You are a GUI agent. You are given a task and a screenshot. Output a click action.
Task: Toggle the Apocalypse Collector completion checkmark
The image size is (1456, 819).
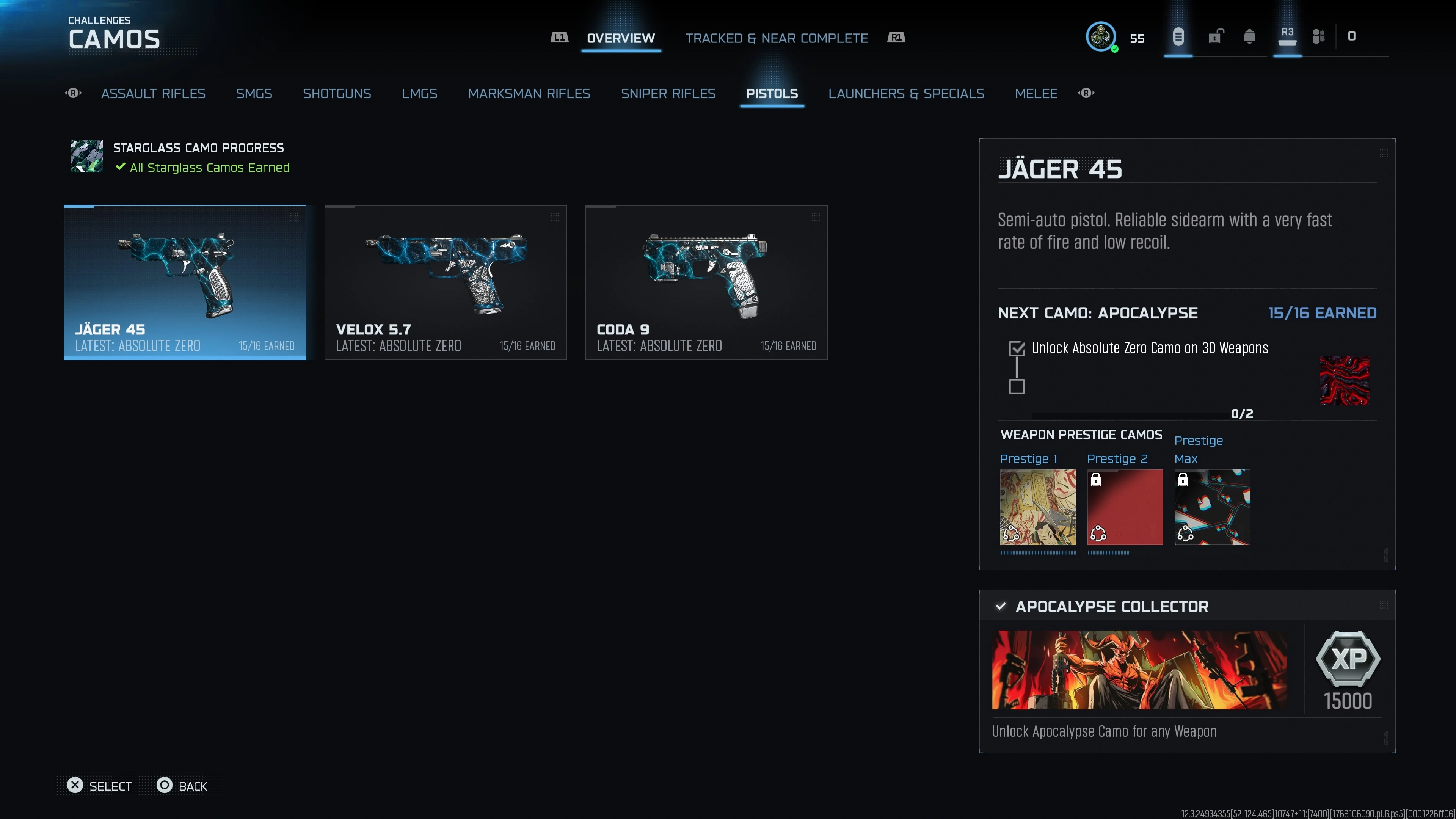click(1001, 607)
